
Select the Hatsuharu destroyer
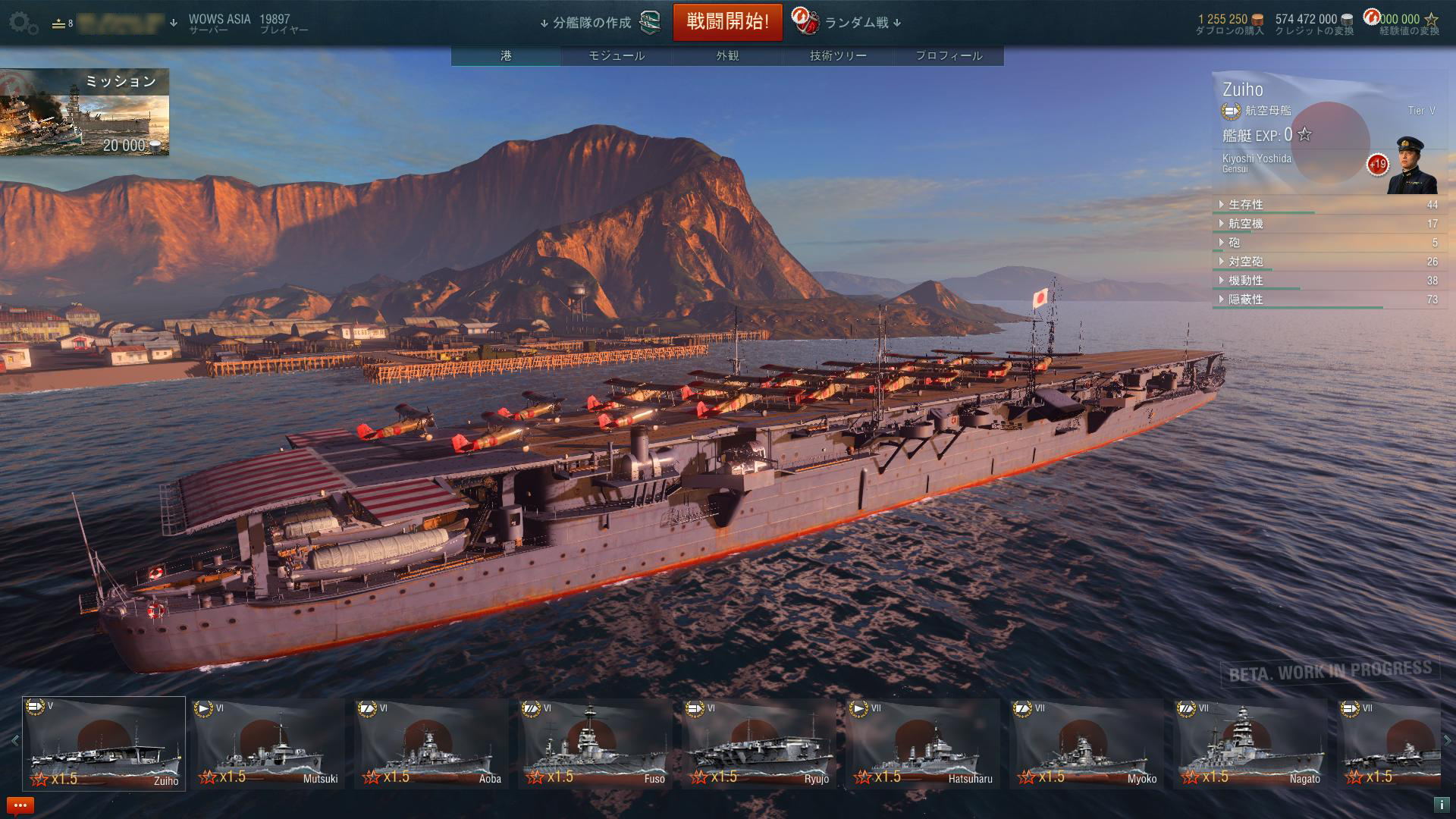(x=922, y=743)
